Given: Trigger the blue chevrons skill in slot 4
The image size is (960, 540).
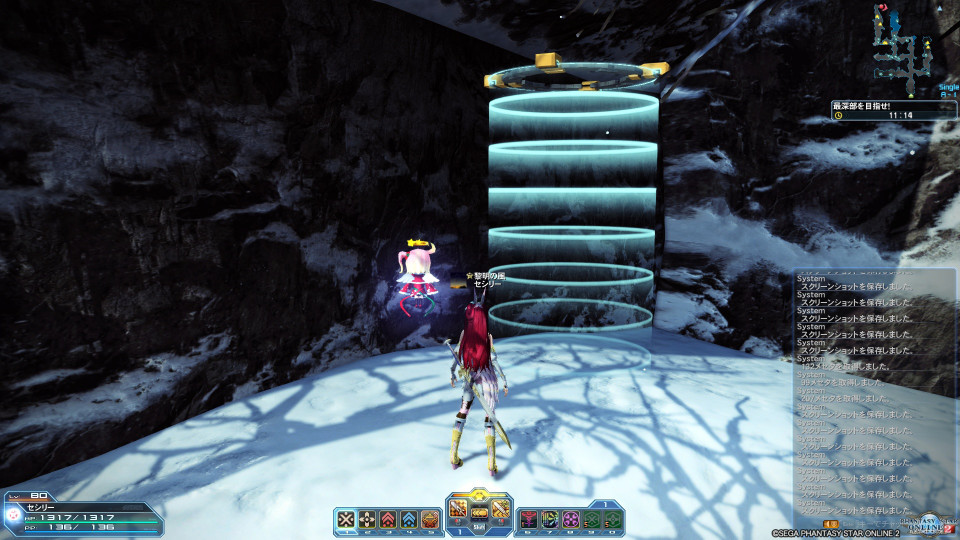Looking at the screenshot, I should 409,519.
